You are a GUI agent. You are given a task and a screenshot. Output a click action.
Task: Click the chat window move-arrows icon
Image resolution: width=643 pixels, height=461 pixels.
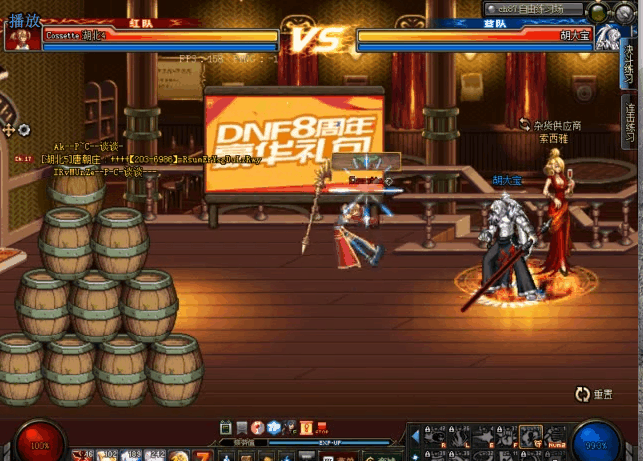click(x=9, y=130)
